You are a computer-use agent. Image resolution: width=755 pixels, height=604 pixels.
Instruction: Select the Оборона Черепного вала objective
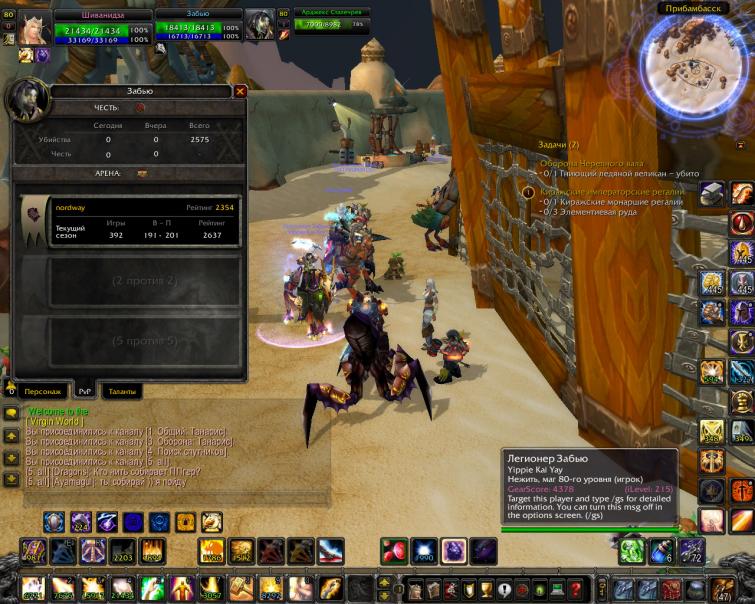pyautogui.click(x=592, y=163)
